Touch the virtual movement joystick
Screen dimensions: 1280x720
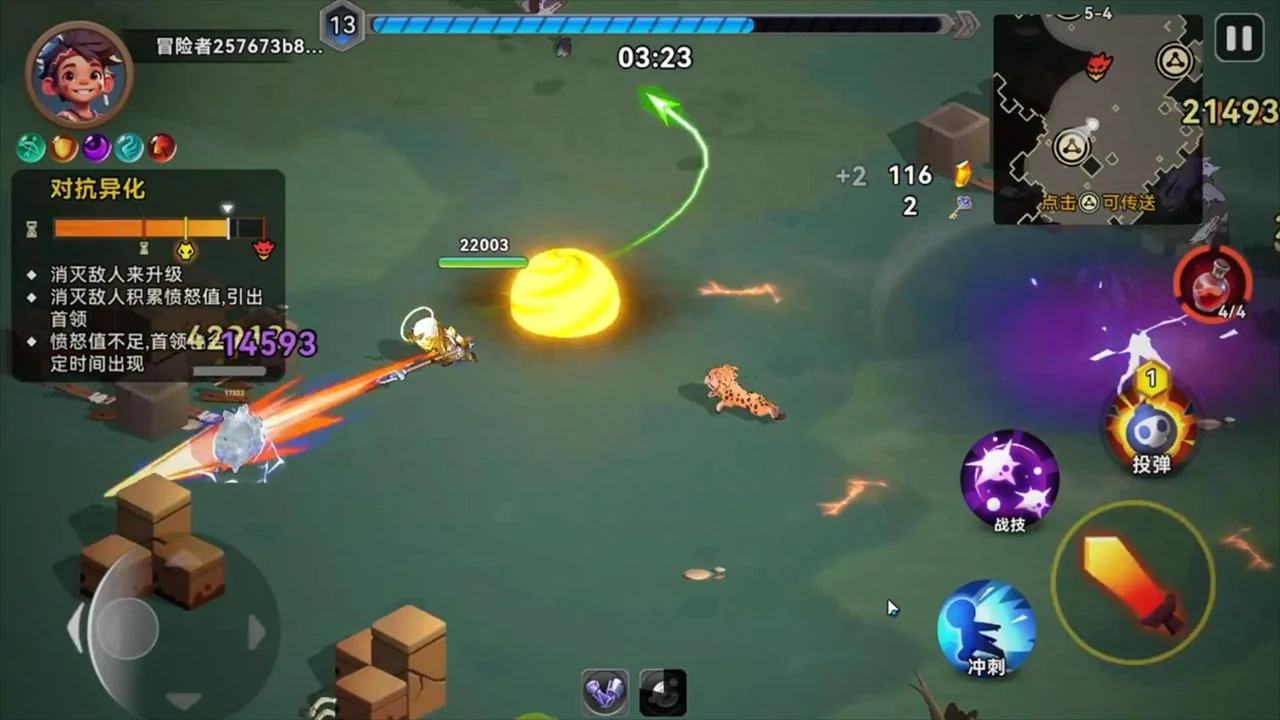(127, 628)
